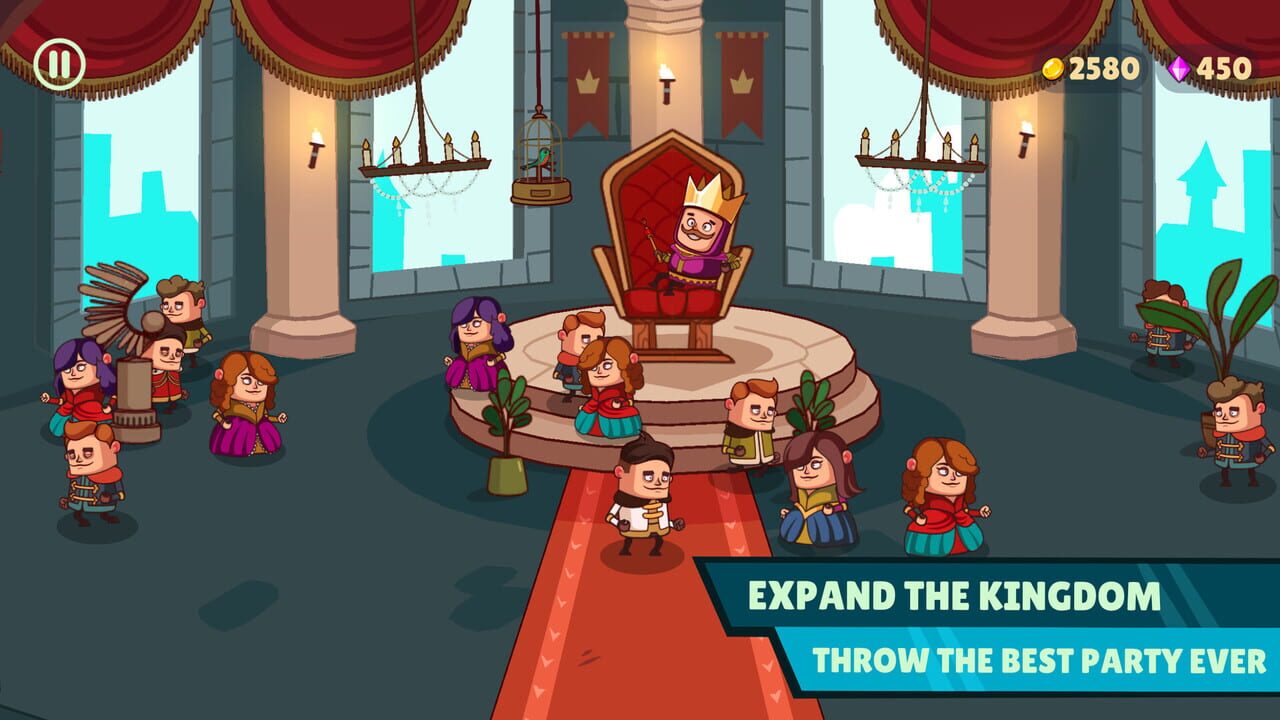The height and width of the screenshot is (720, 1280).
Task: Select the king on the throne
Action: tap(700, 240)
